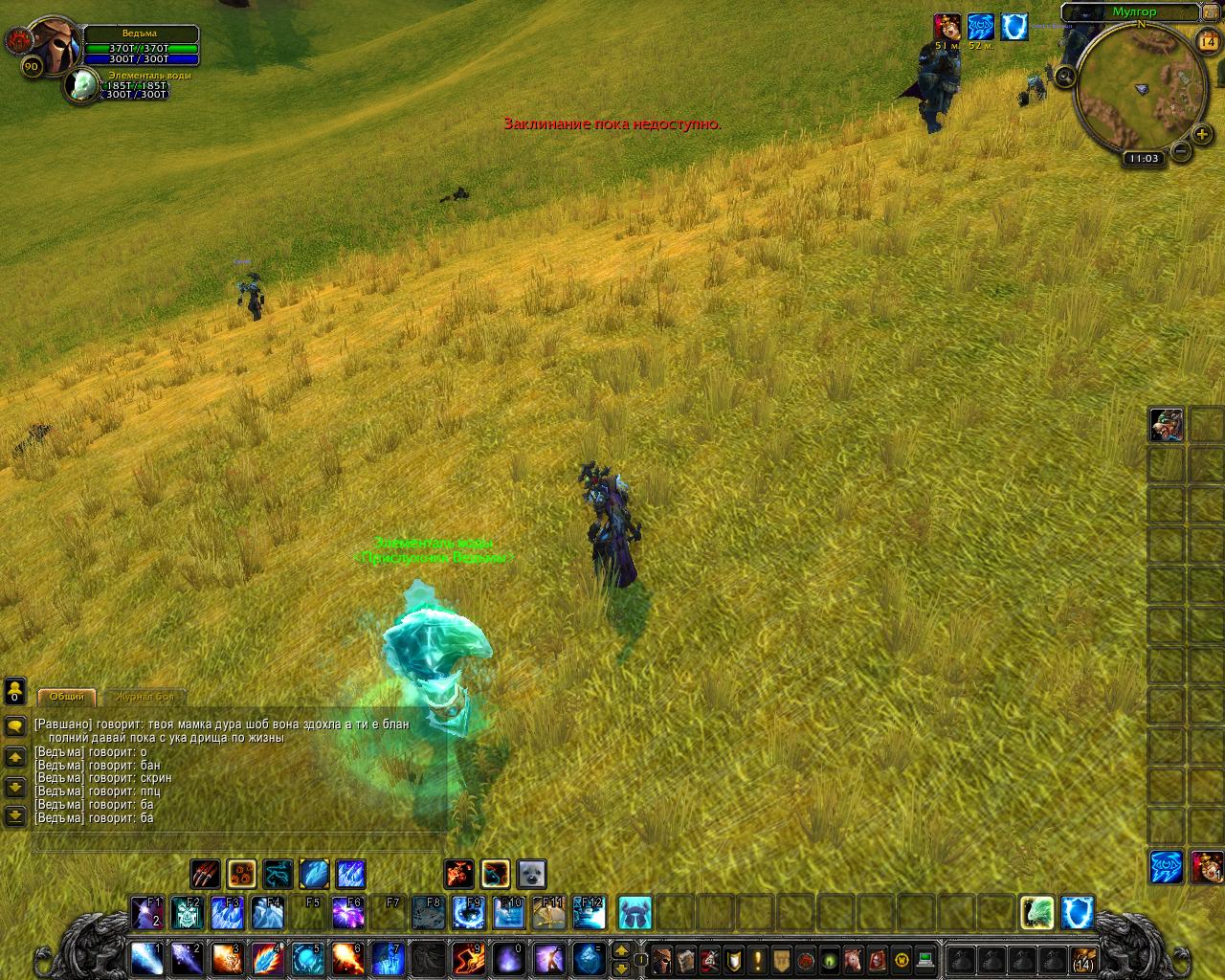Zoom in the minimap with plus button
The width and height of the screenshot is (1225, 980).
[1203, 134]
